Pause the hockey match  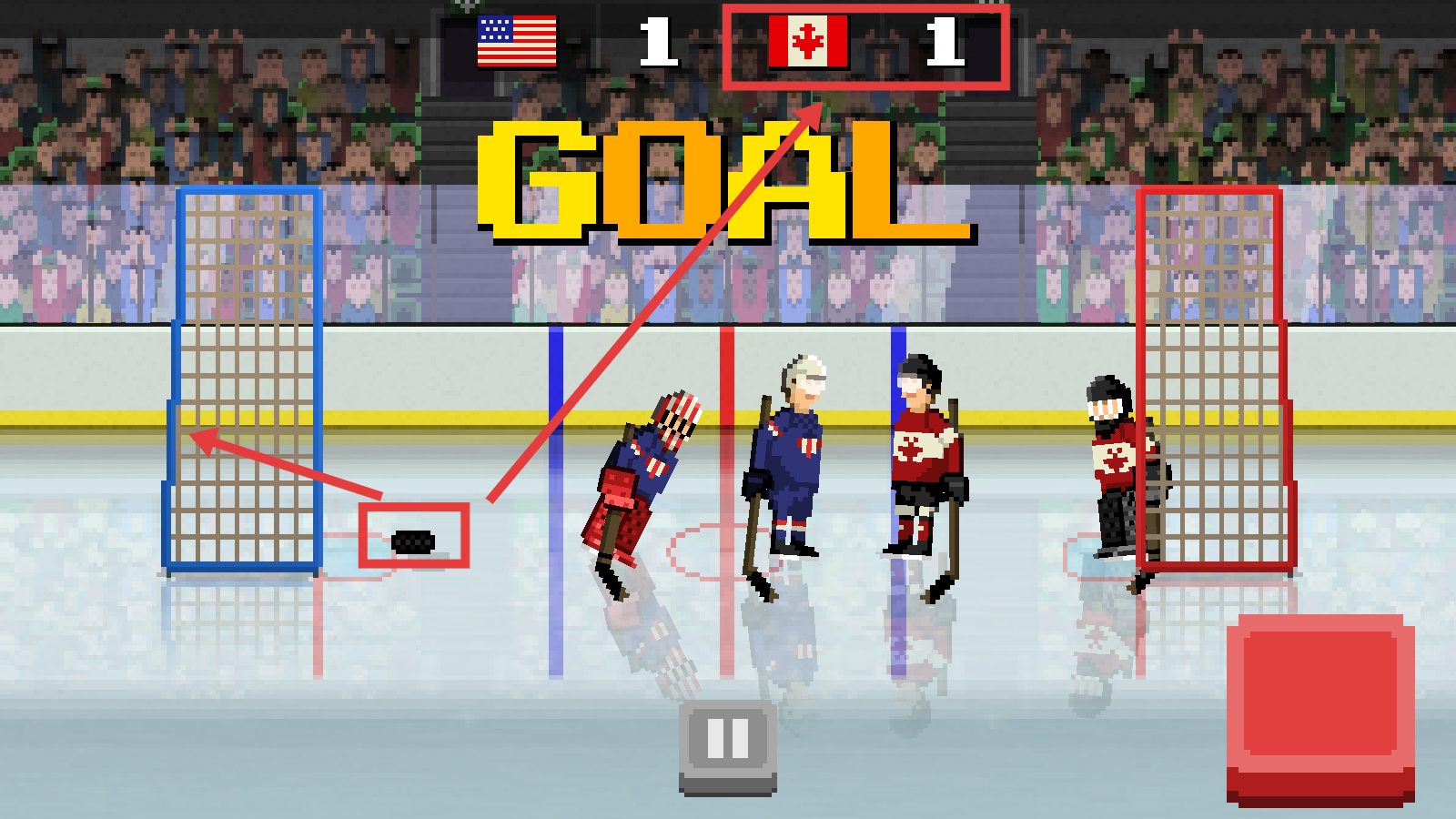point(727,743)
